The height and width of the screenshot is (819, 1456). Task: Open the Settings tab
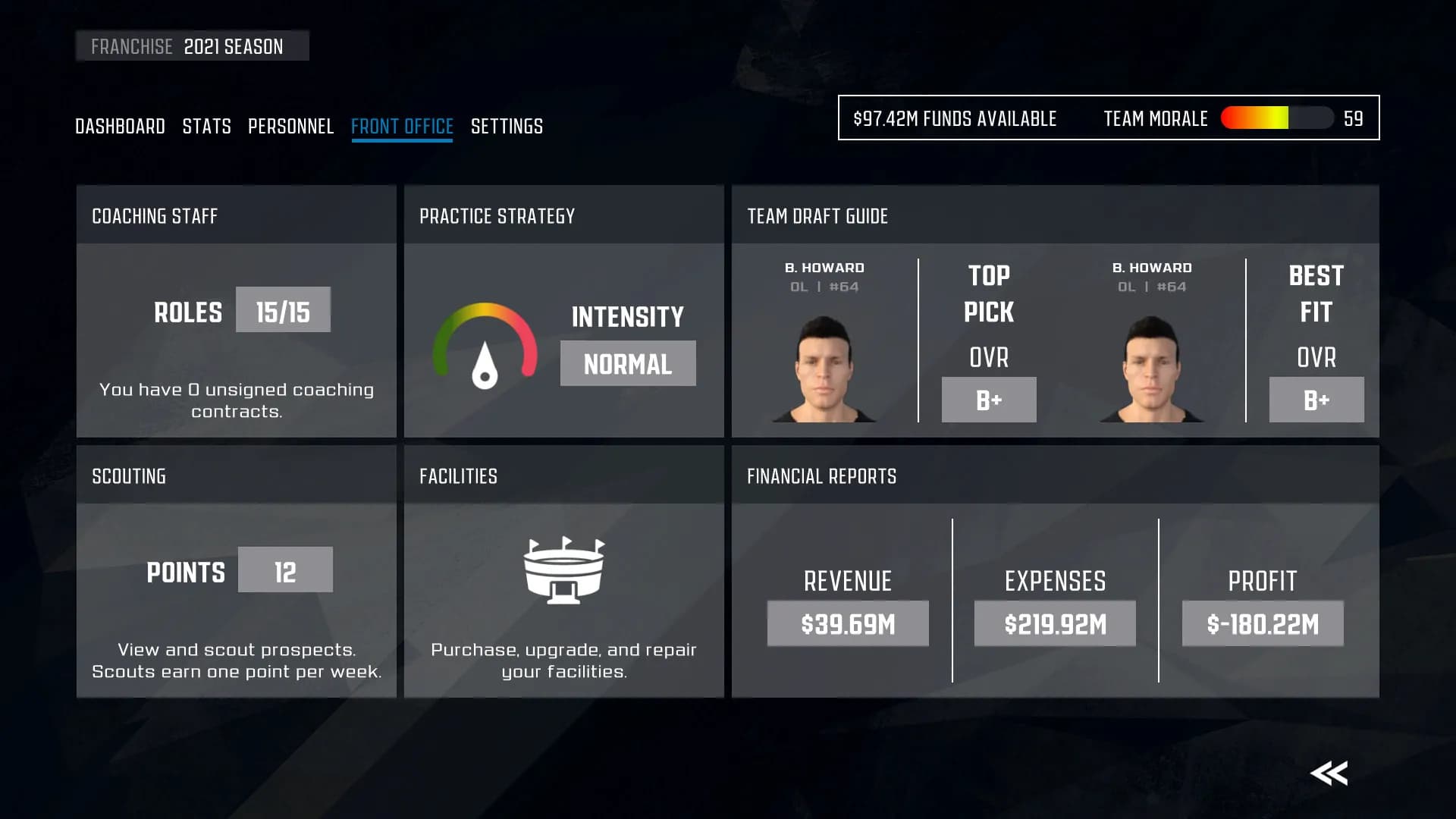(507, 126)
